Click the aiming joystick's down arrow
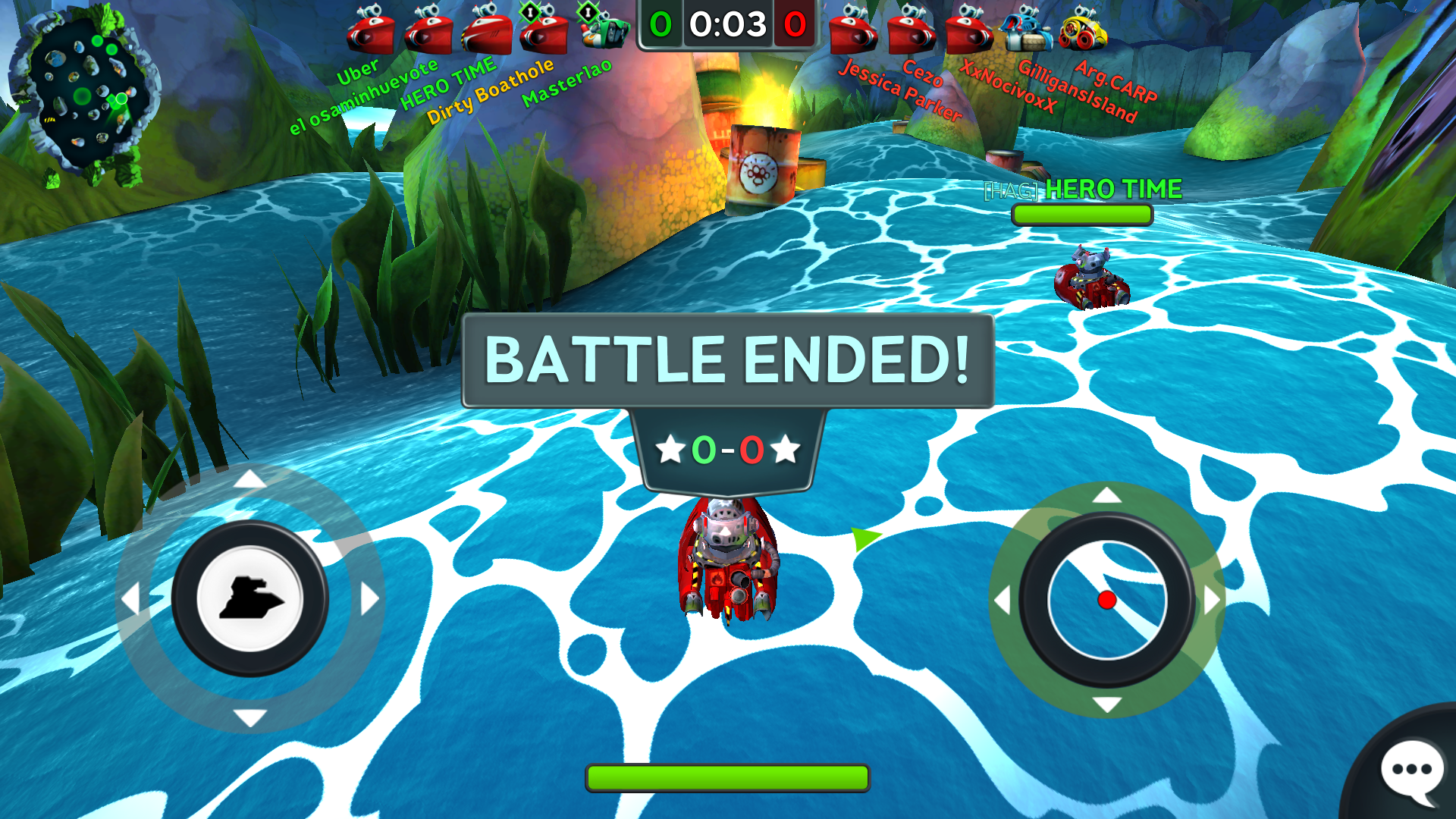The height and width of the screenshot is (819, 1456). pyautogui.click(x=1106, y=704)
